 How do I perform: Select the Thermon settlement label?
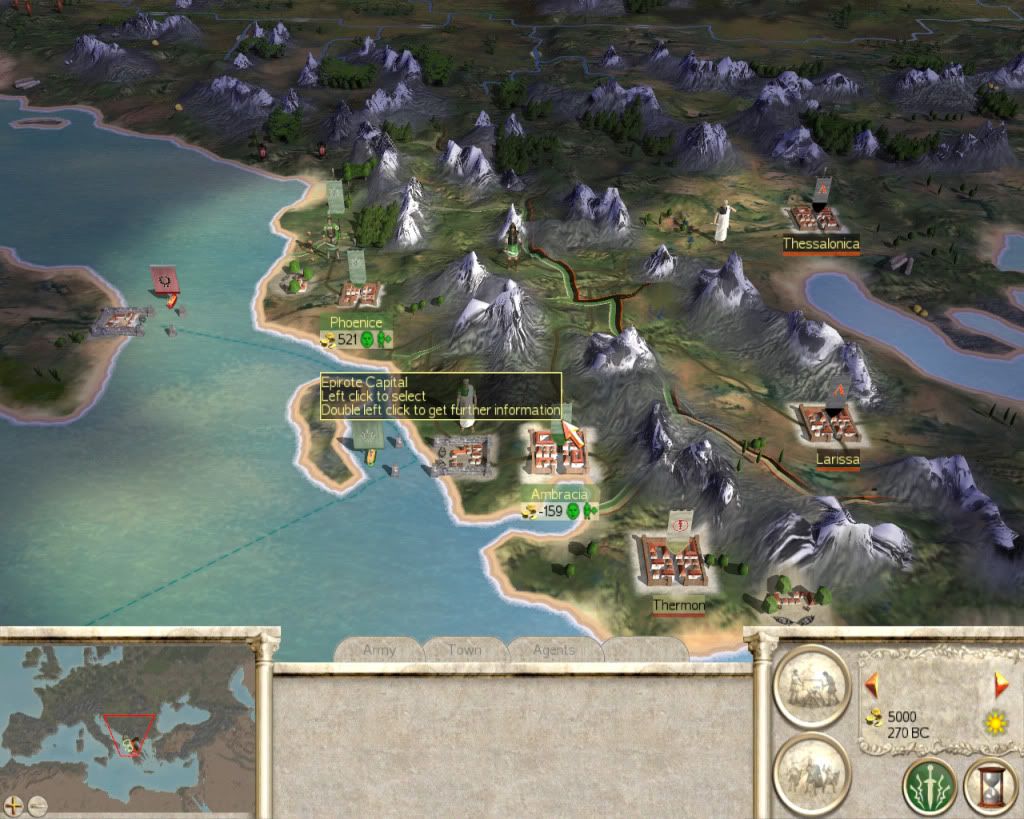(x=678, y=606)
